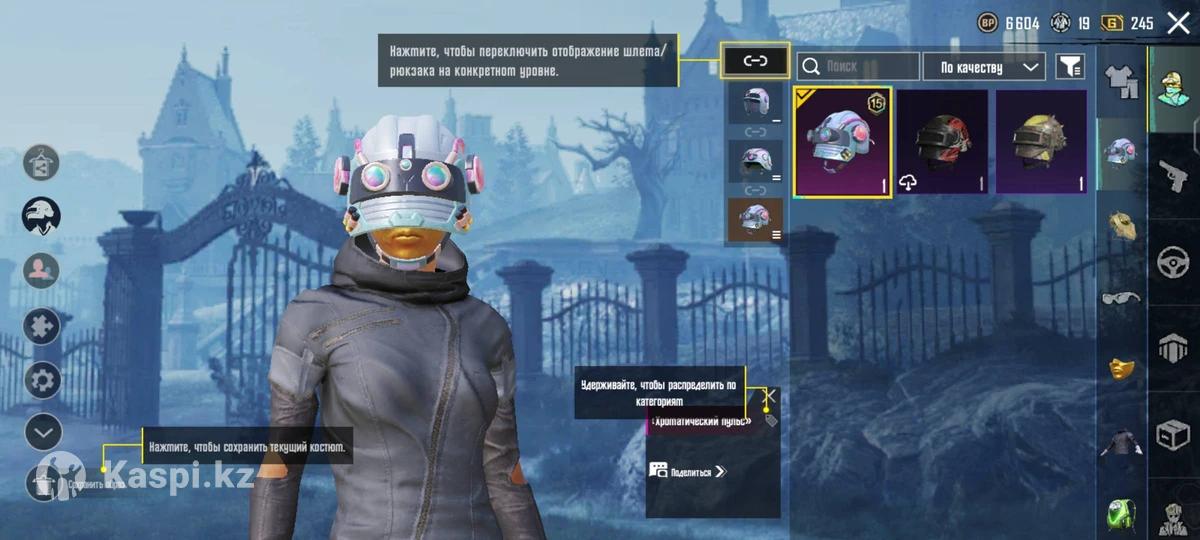Switch to the glasses subcategory
This screenshot has width=1200, height=540.
point(1121,298)
